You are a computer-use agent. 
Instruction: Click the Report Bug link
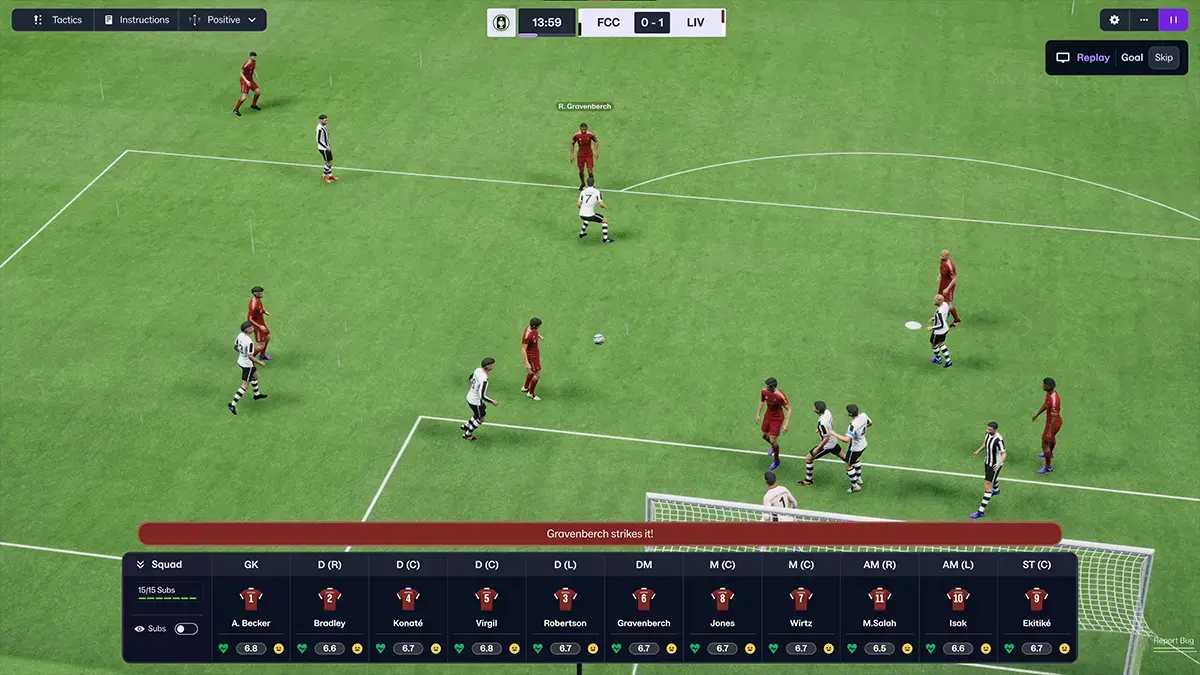(1172, 641)
